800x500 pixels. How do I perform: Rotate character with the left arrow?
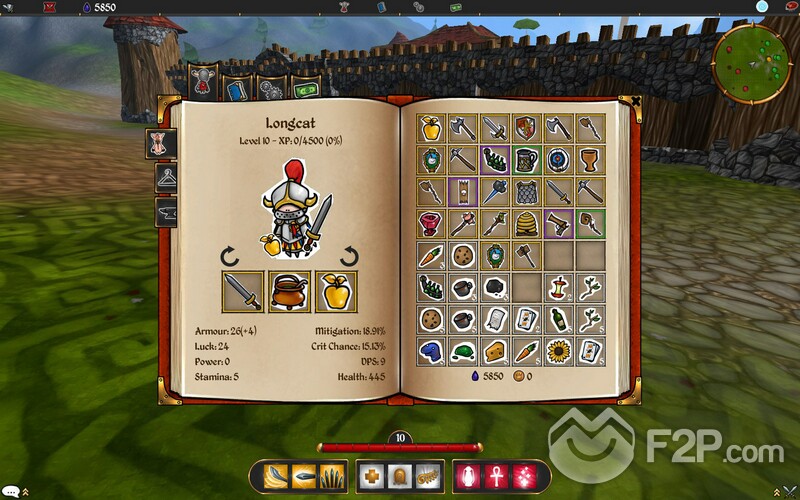(231, 256)
